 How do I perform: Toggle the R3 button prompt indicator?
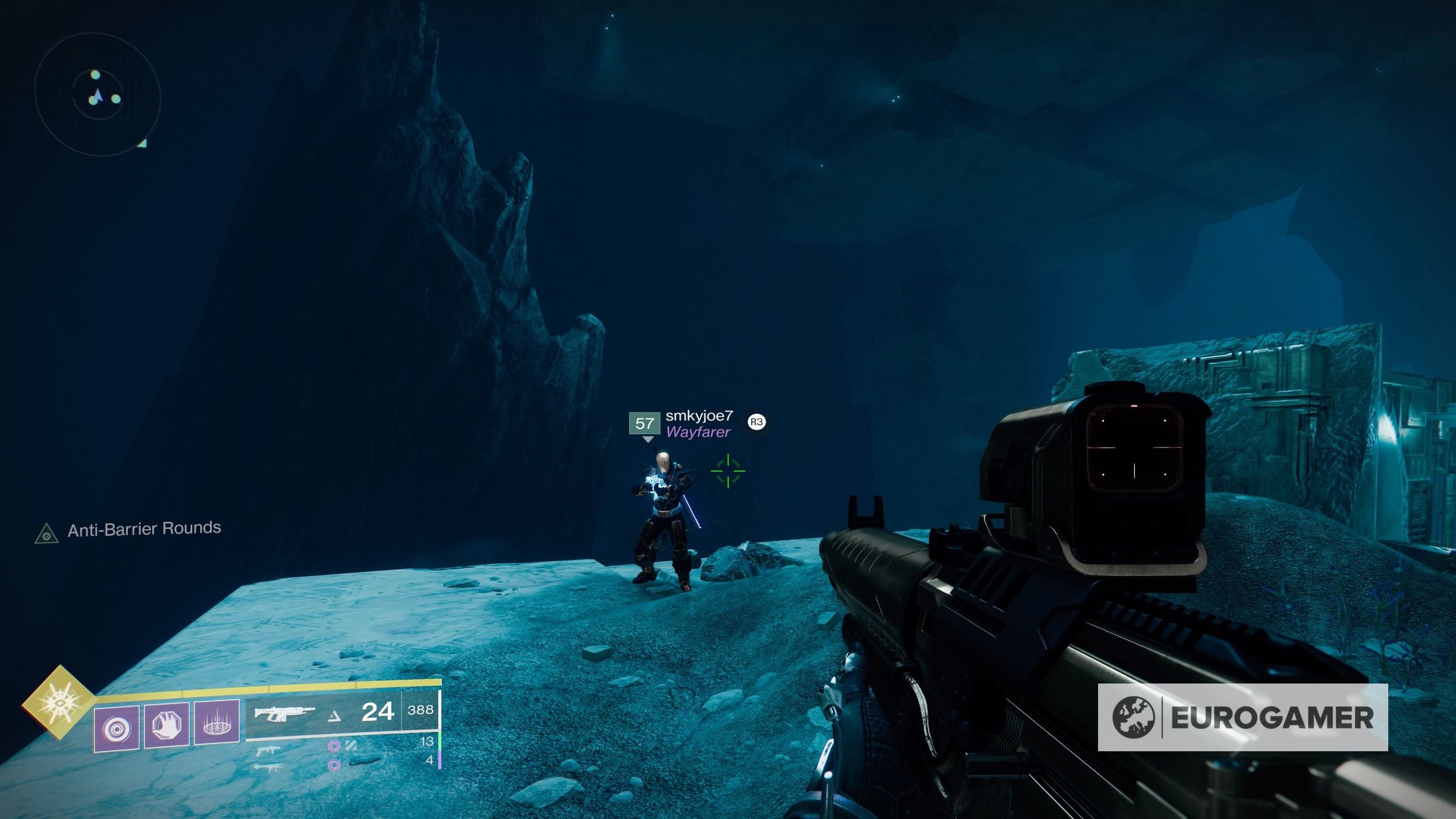pos(756,423)
